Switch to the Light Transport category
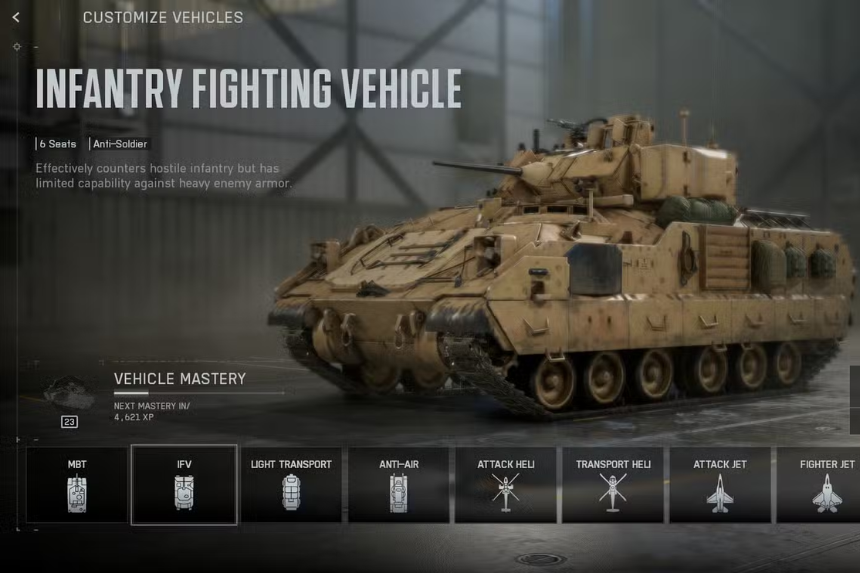This screenshot has height=573, width=860. pyautogui.click(x=291, y=485)
